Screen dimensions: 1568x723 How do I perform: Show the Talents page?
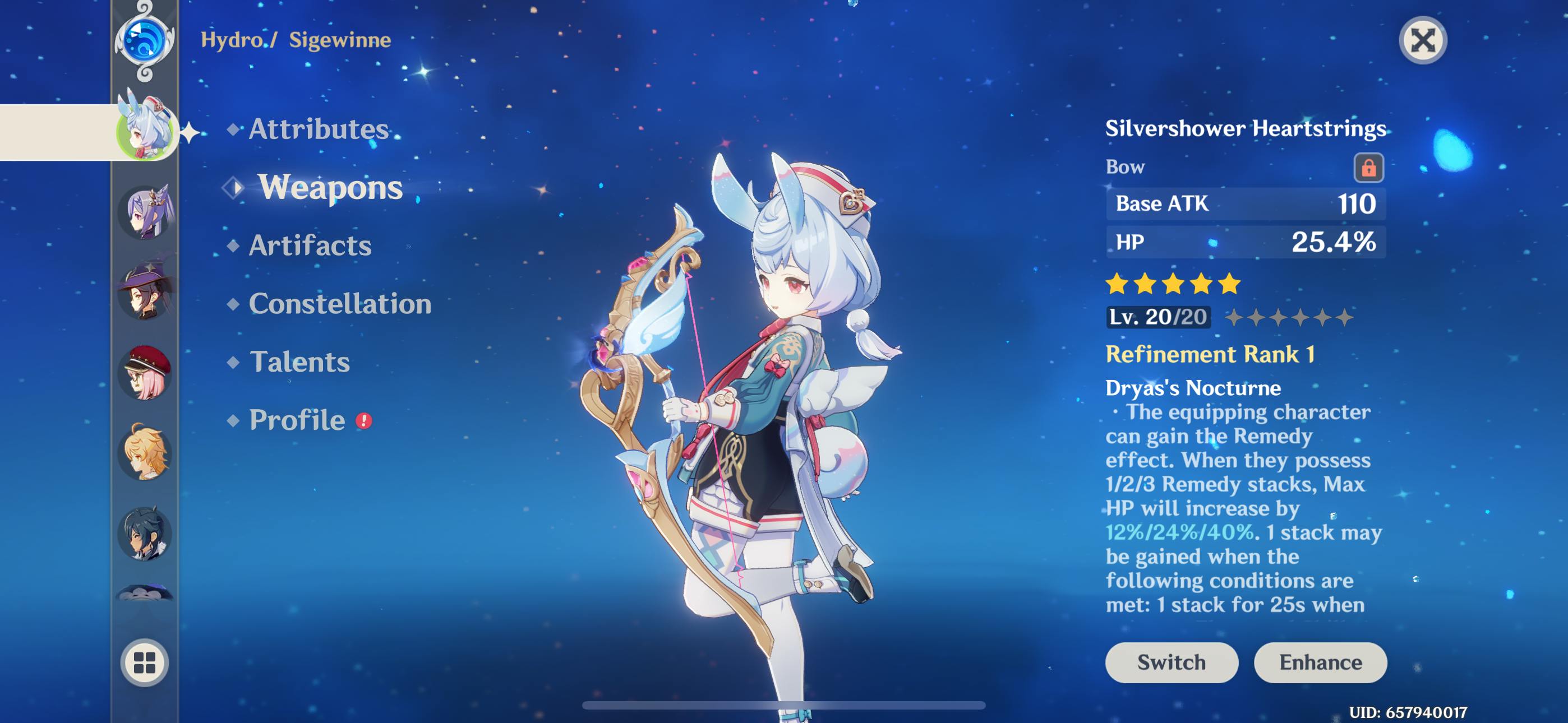pyautogui.click(x=299, y=362)
